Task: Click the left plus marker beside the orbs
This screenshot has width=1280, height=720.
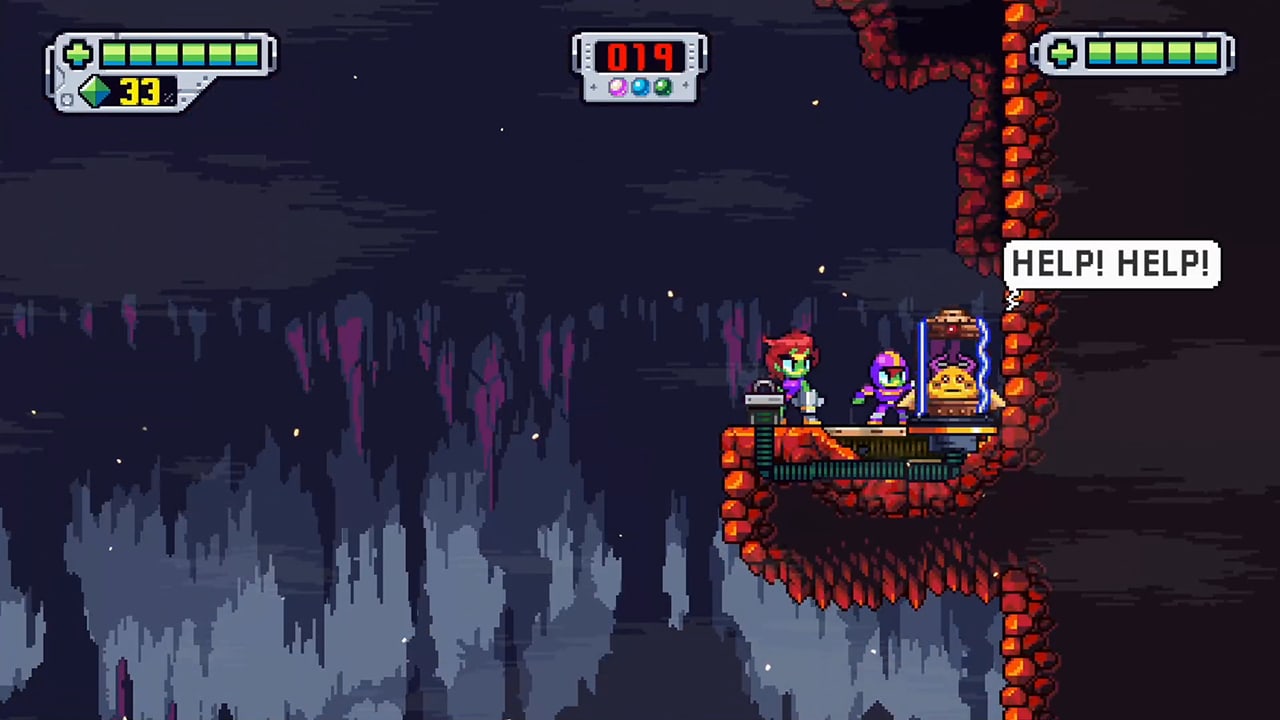Action: [x=593, y=86]
